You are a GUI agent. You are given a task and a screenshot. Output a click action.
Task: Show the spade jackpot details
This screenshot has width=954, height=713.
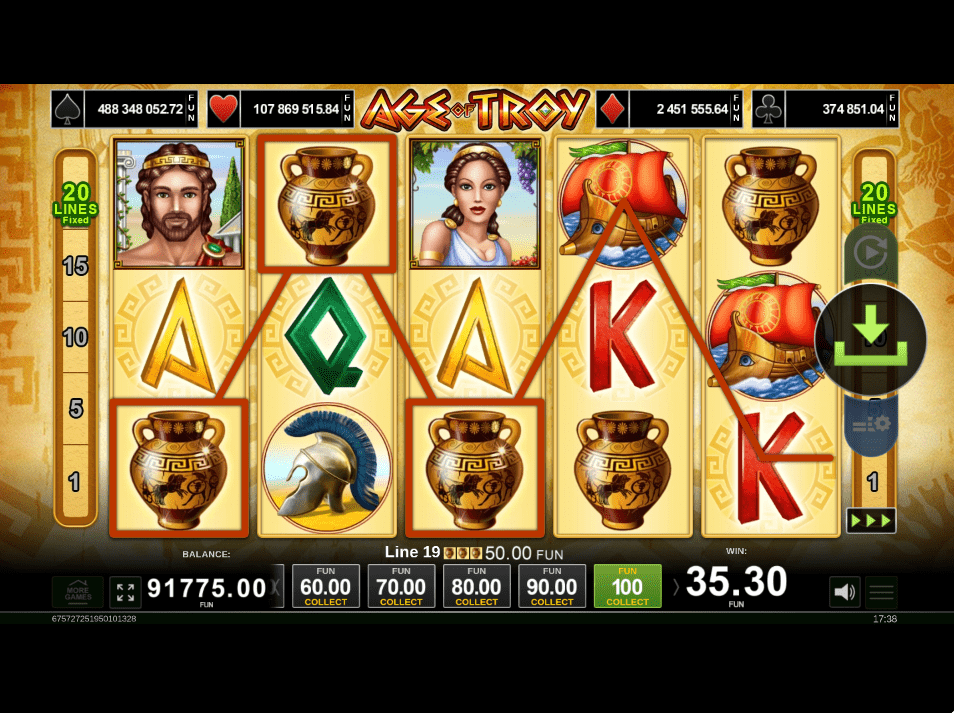[x=124, y=109]
